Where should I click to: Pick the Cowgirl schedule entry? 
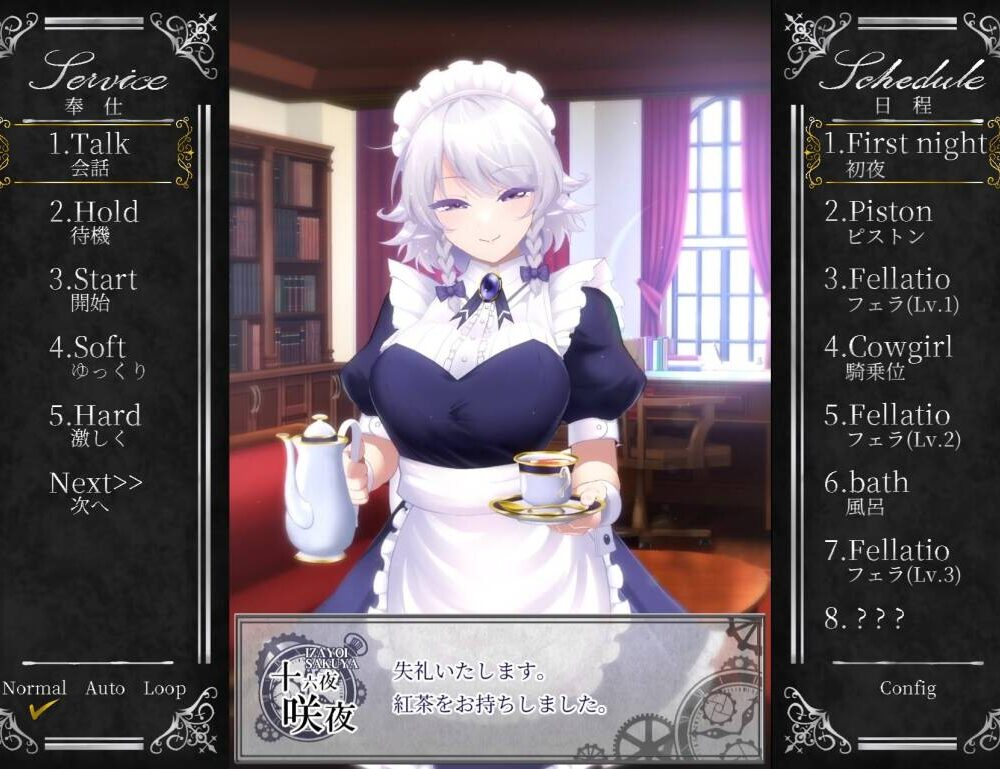[x=888, y=356]
